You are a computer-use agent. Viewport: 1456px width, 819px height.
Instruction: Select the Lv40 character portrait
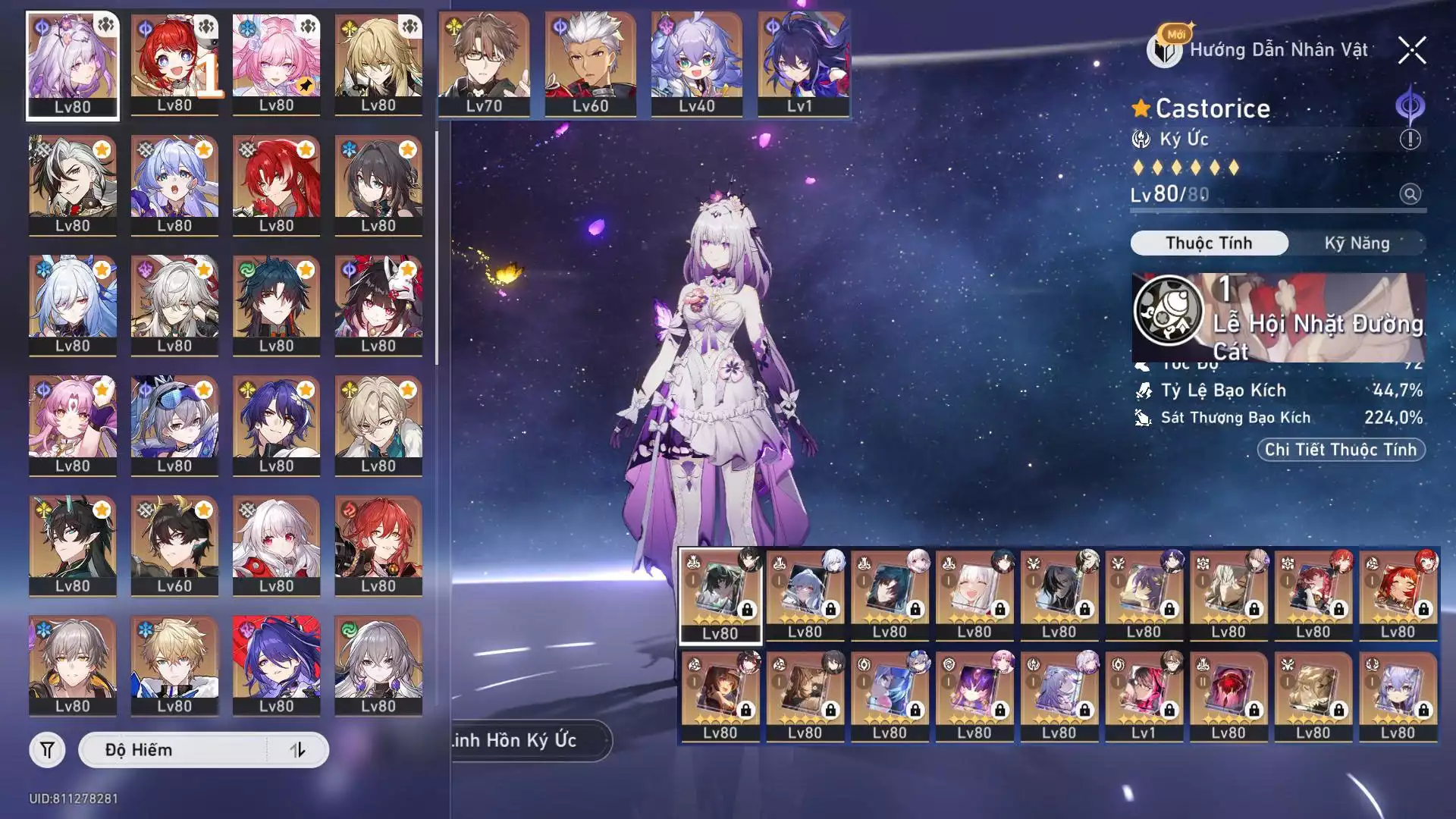(696, 64)
